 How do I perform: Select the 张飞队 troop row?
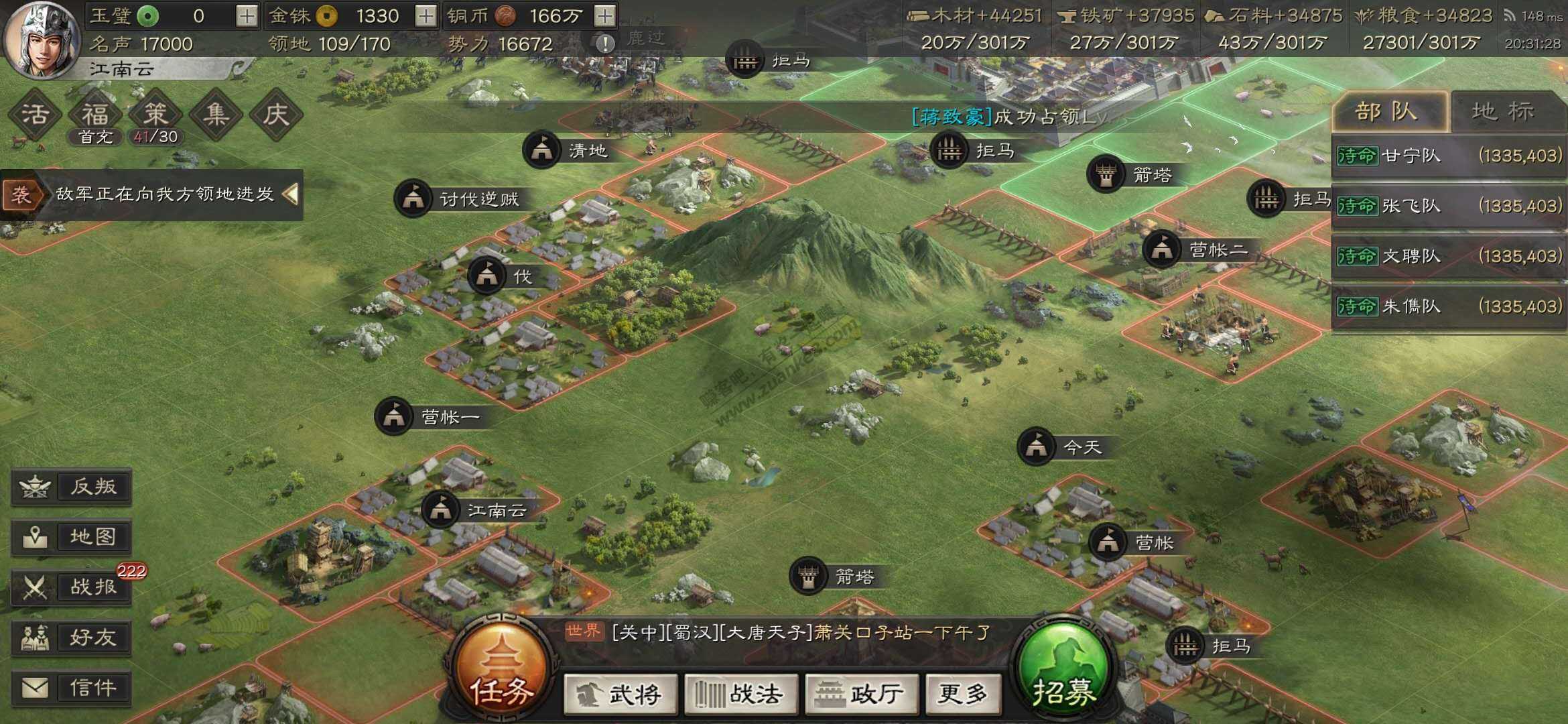[x=1449, y=206]
